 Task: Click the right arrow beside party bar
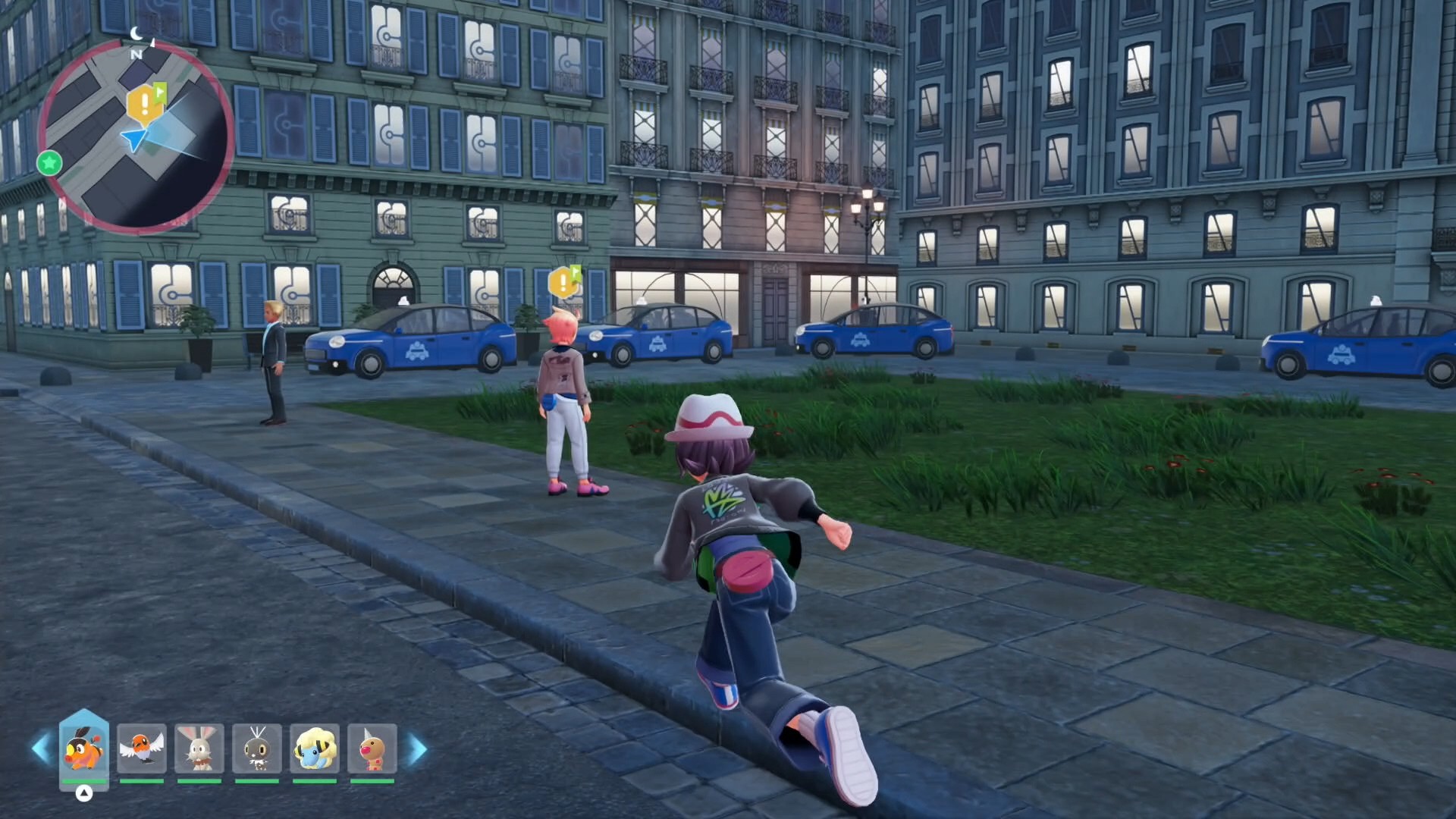(x=418, y=749)
